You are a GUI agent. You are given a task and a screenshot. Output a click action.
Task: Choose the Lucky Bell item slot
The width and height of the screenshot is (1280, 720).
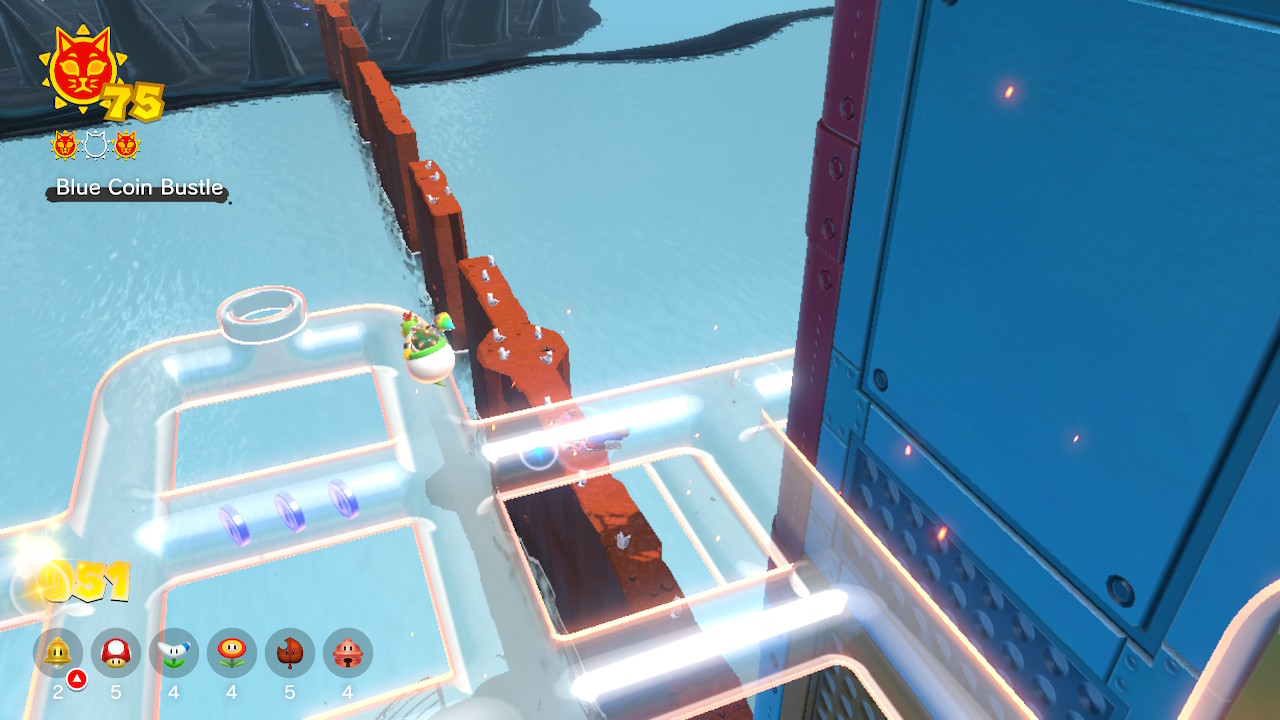tap(348, 654)
